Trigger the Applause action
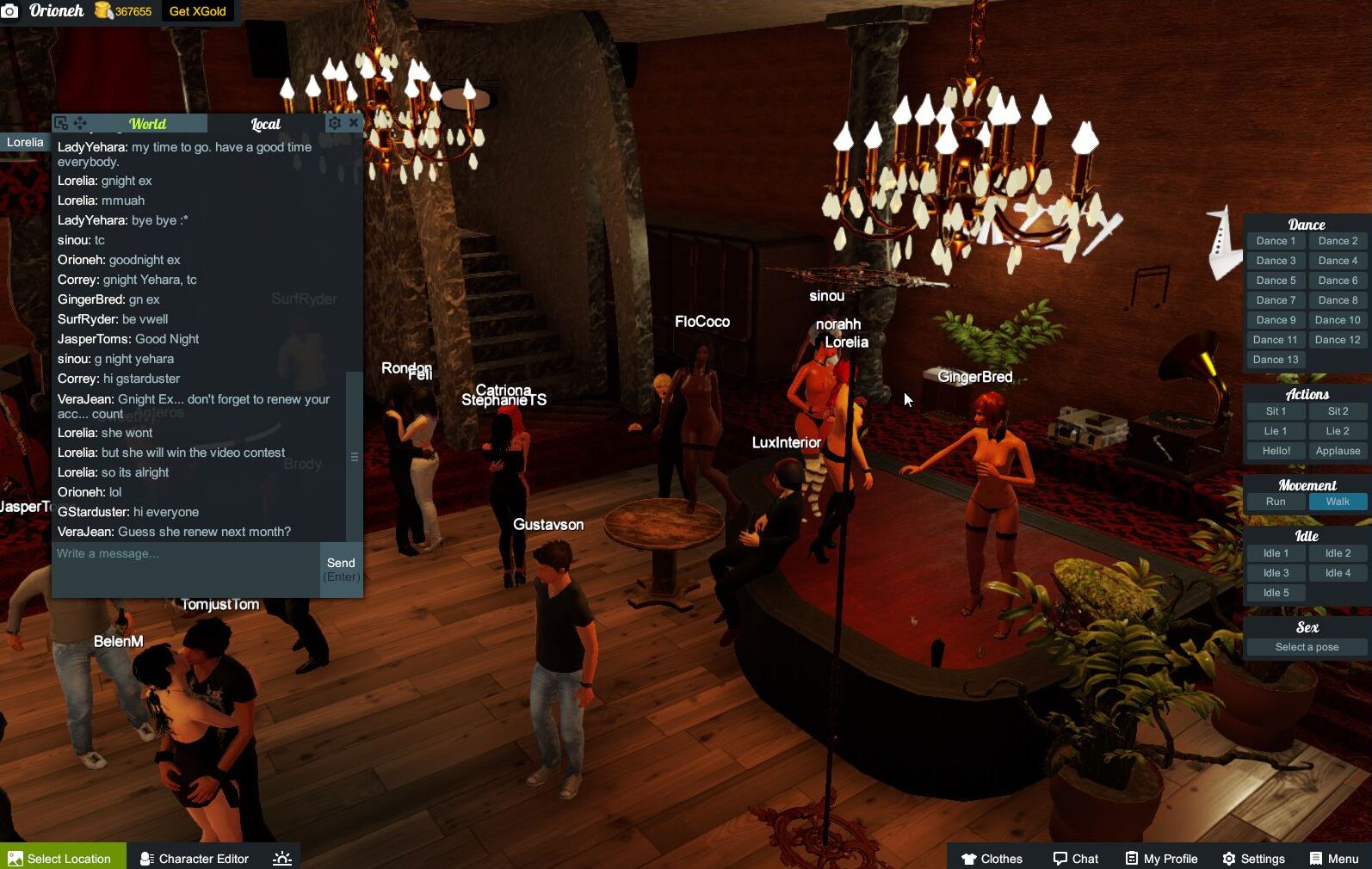1372x869 pixels. point(1337,451)
